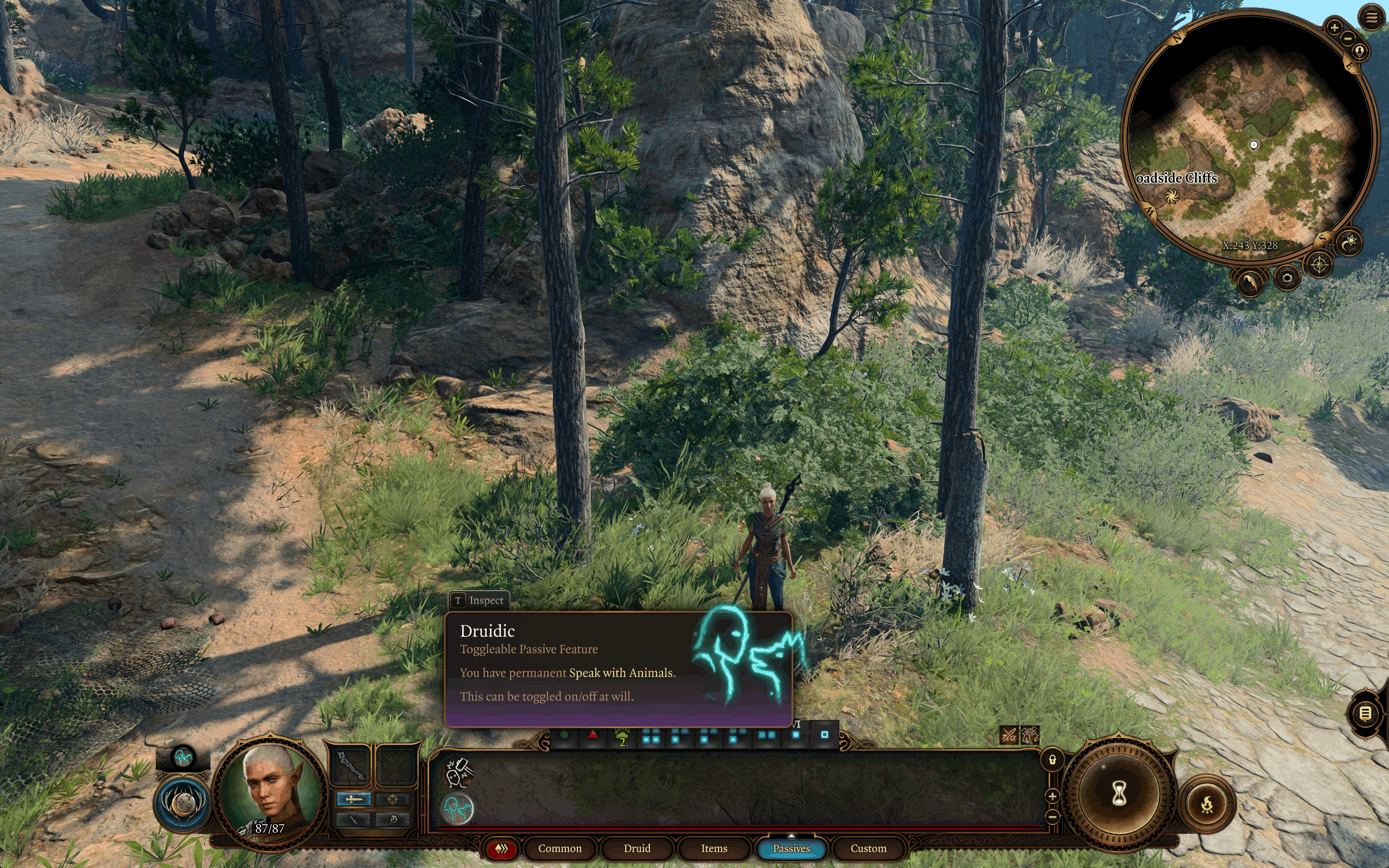The height and width of the screenshot is (868, 1389).
Task: Toggle the hammer-strike passive icon above Druidic
Action: click(x=458, y=771)
